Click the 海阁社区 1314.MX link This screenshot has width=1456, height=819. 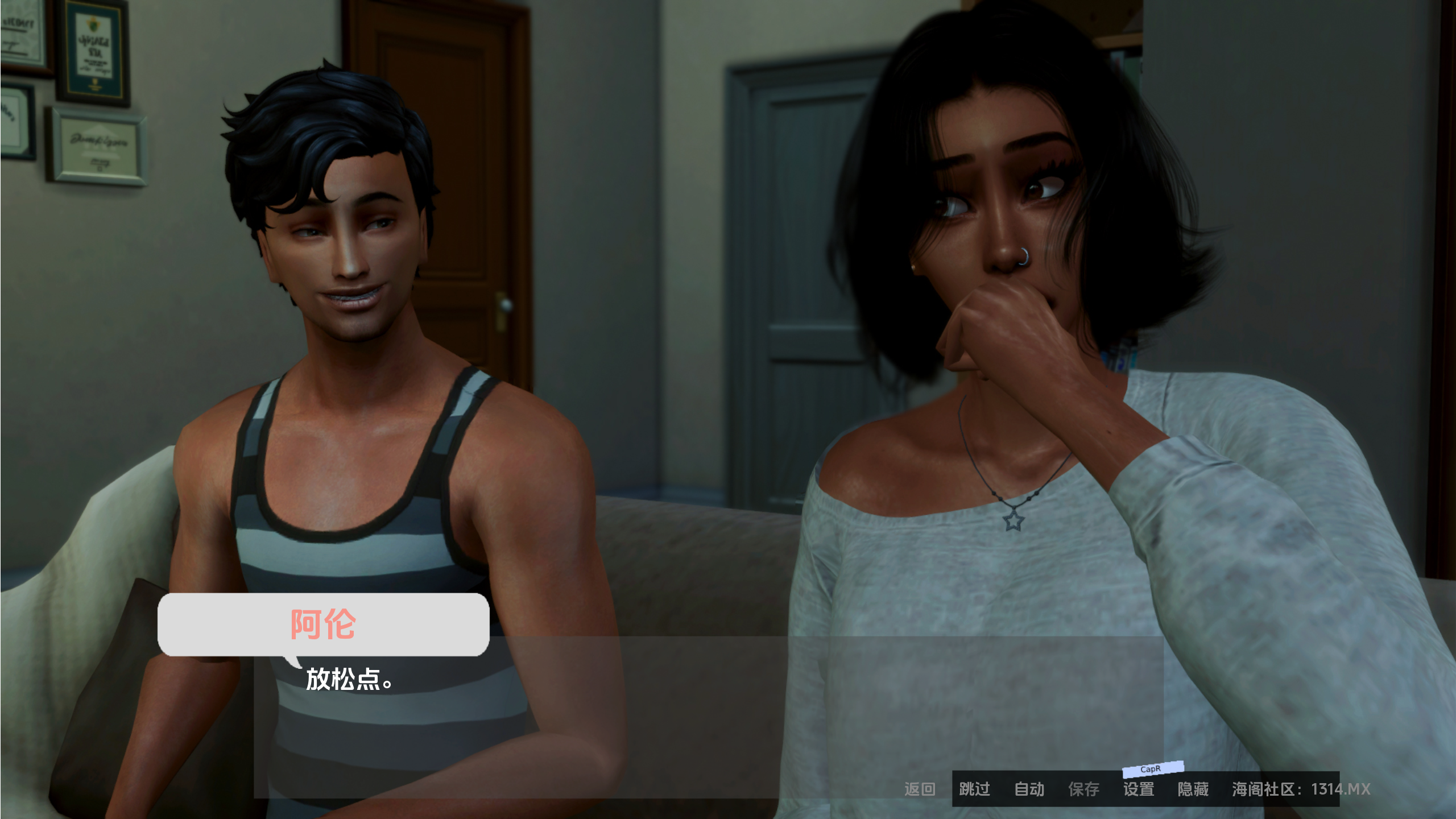[1301, 789]
